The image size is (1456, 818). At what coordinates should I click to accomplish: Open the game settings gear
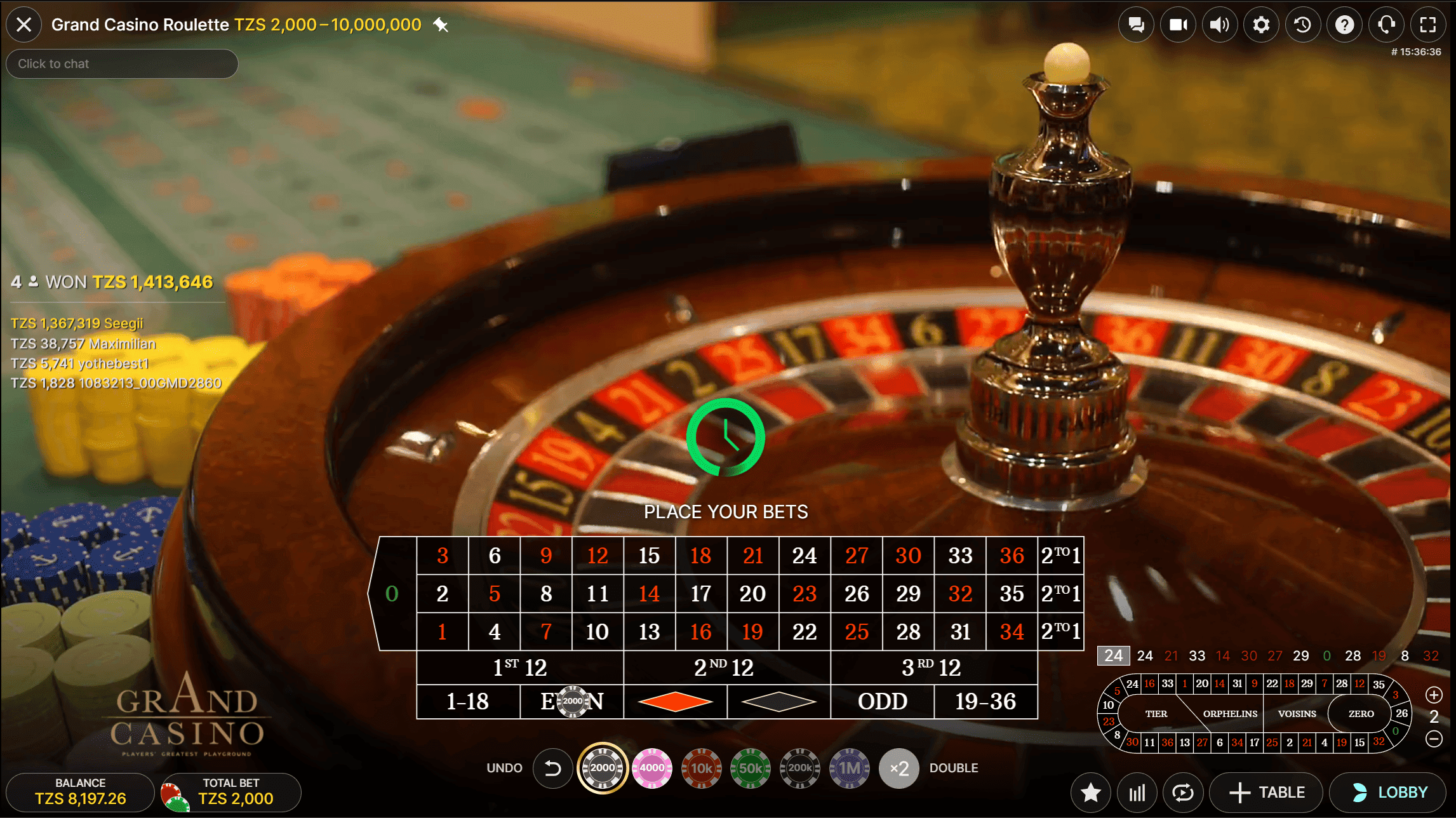(x=1261, y=24)
